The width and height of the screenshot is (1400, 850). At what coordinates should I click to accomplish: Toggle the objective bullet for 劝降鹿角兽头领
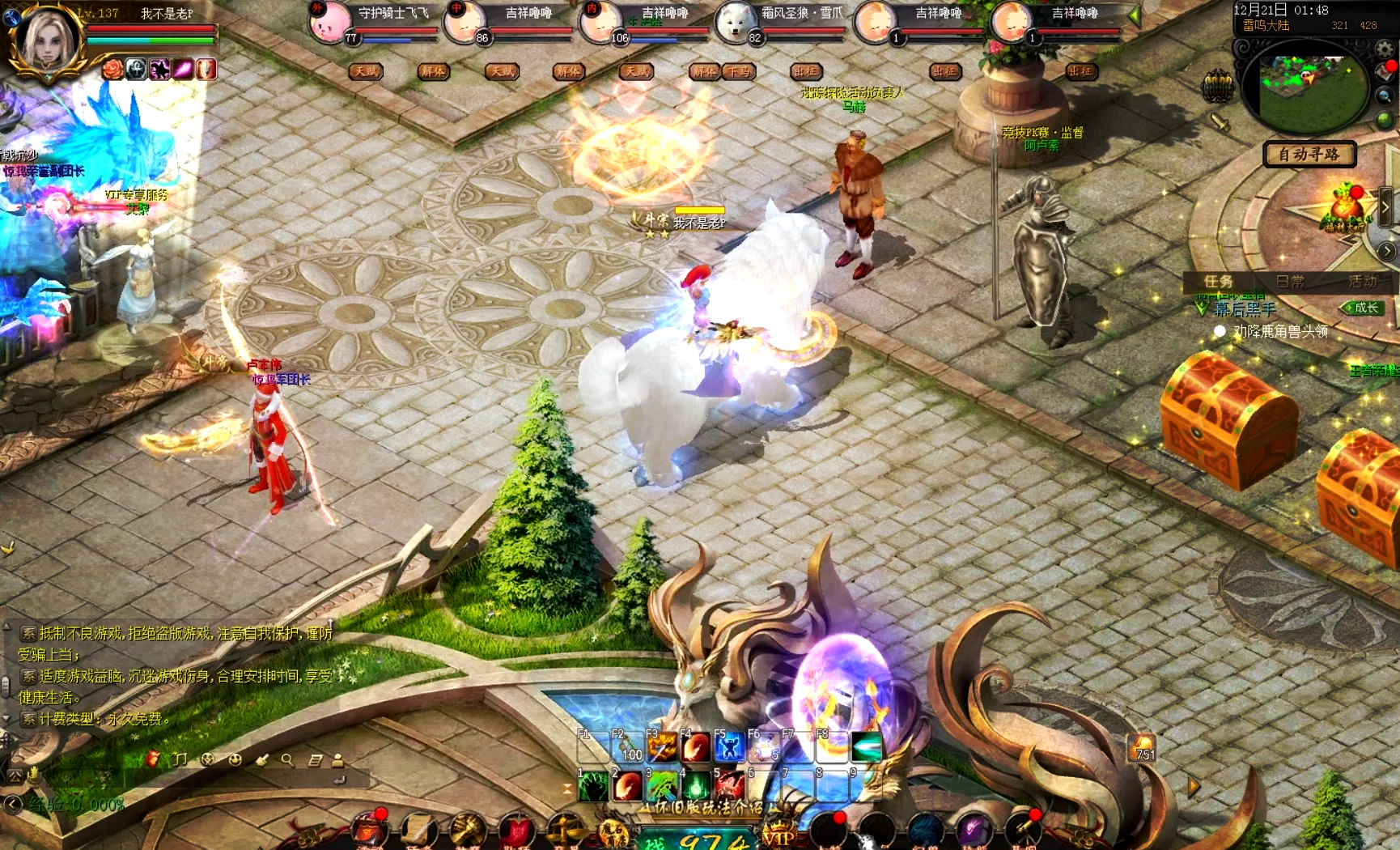point(1220,330)
